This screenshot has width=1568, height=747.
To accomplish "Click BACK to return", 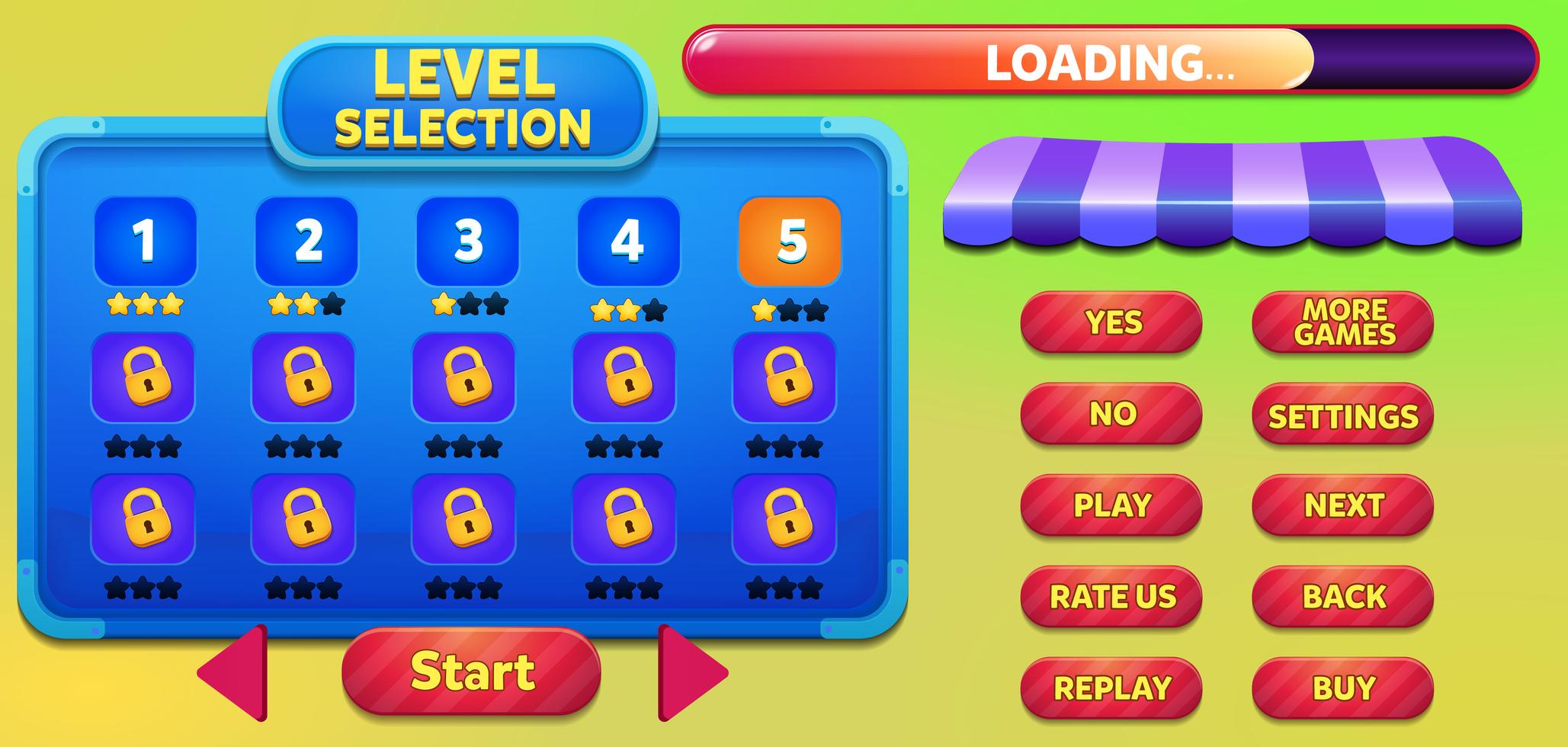I will point(1342,597).
